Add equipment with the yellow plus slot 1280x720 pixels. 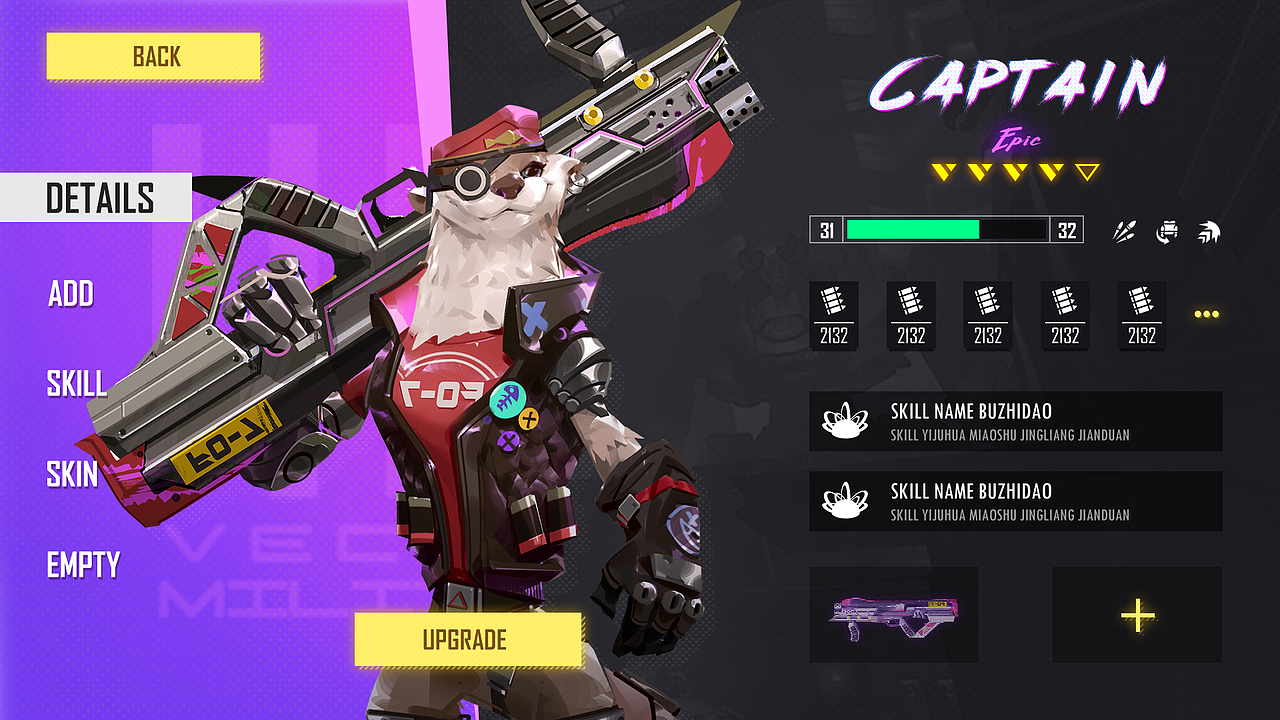pyautogui.click(x=1137, y=614)
